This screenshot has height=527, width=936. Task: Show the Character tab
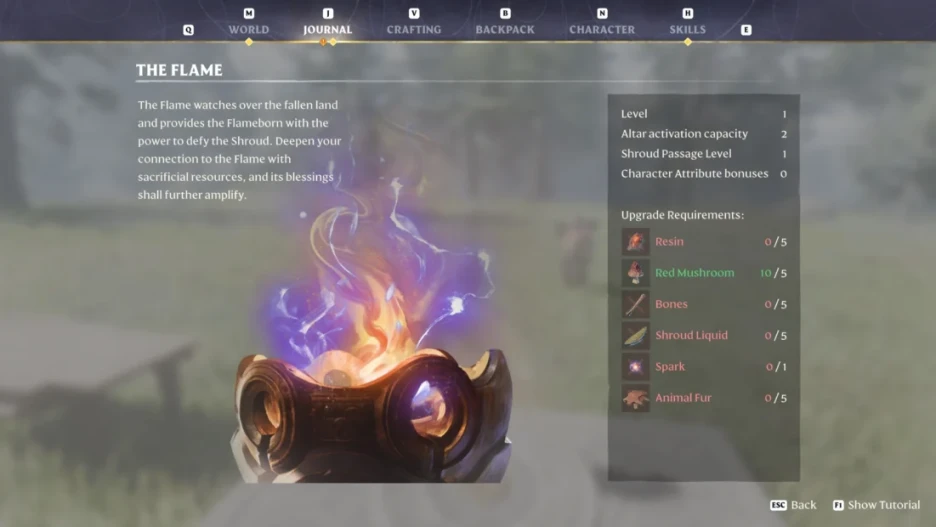602,30
